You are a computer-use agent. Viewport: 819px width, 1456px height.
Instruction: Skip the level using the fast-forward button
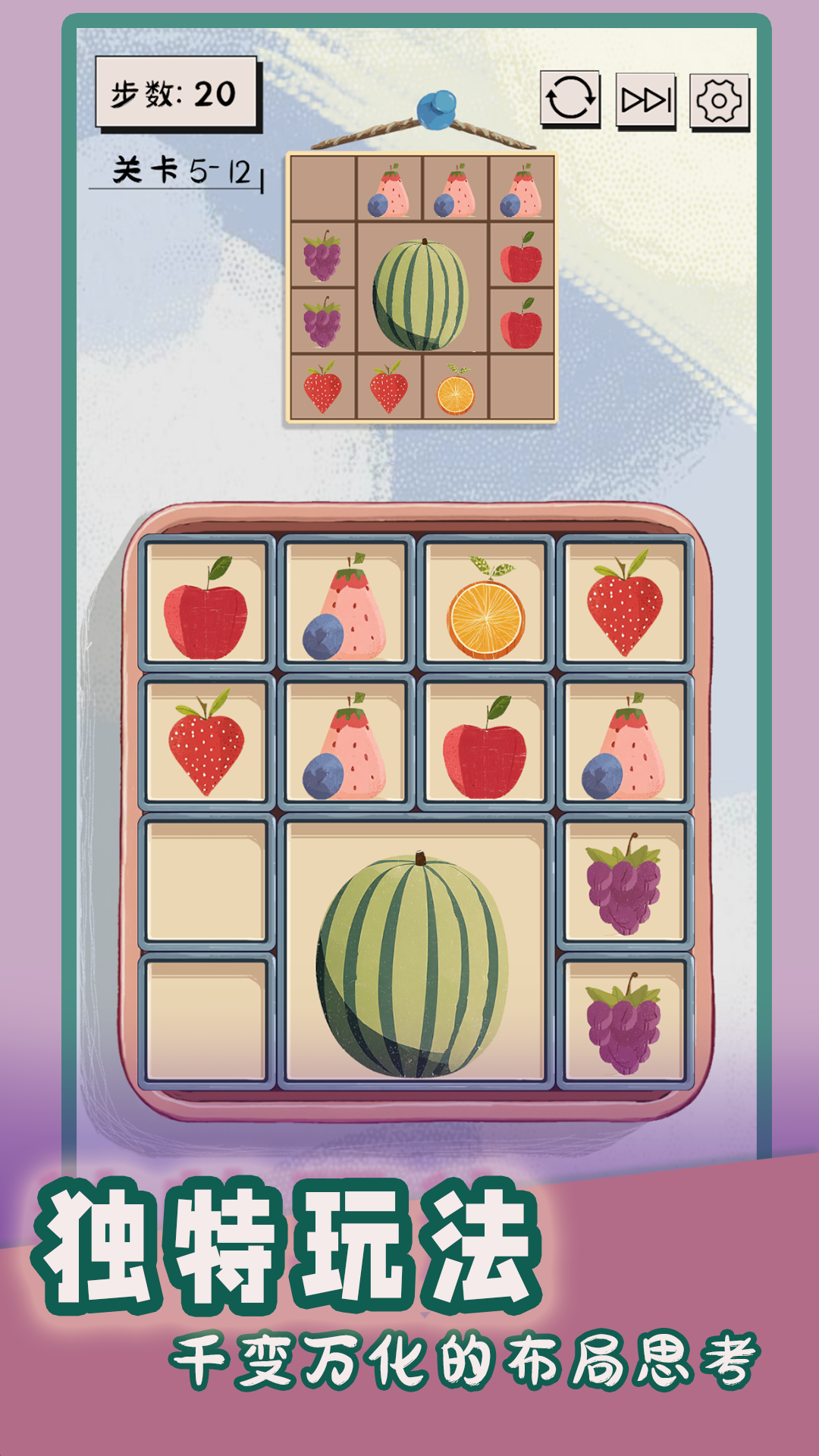[645, 100]
